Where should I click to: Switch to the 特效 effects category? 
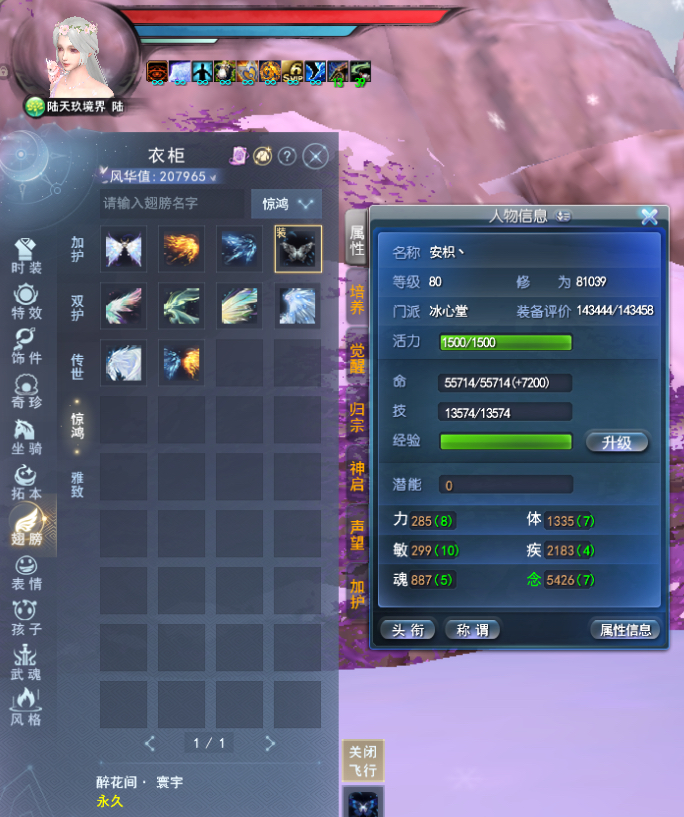click(x=27, y=301)
